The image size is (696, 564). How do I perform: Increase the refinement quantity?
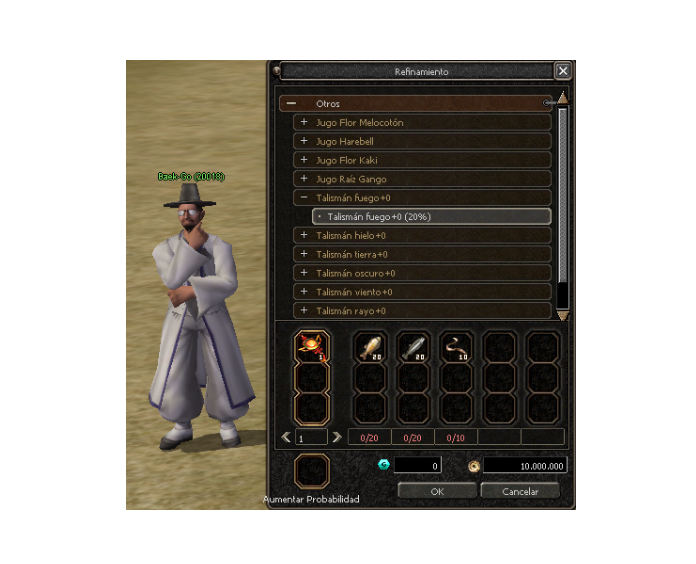337,437
